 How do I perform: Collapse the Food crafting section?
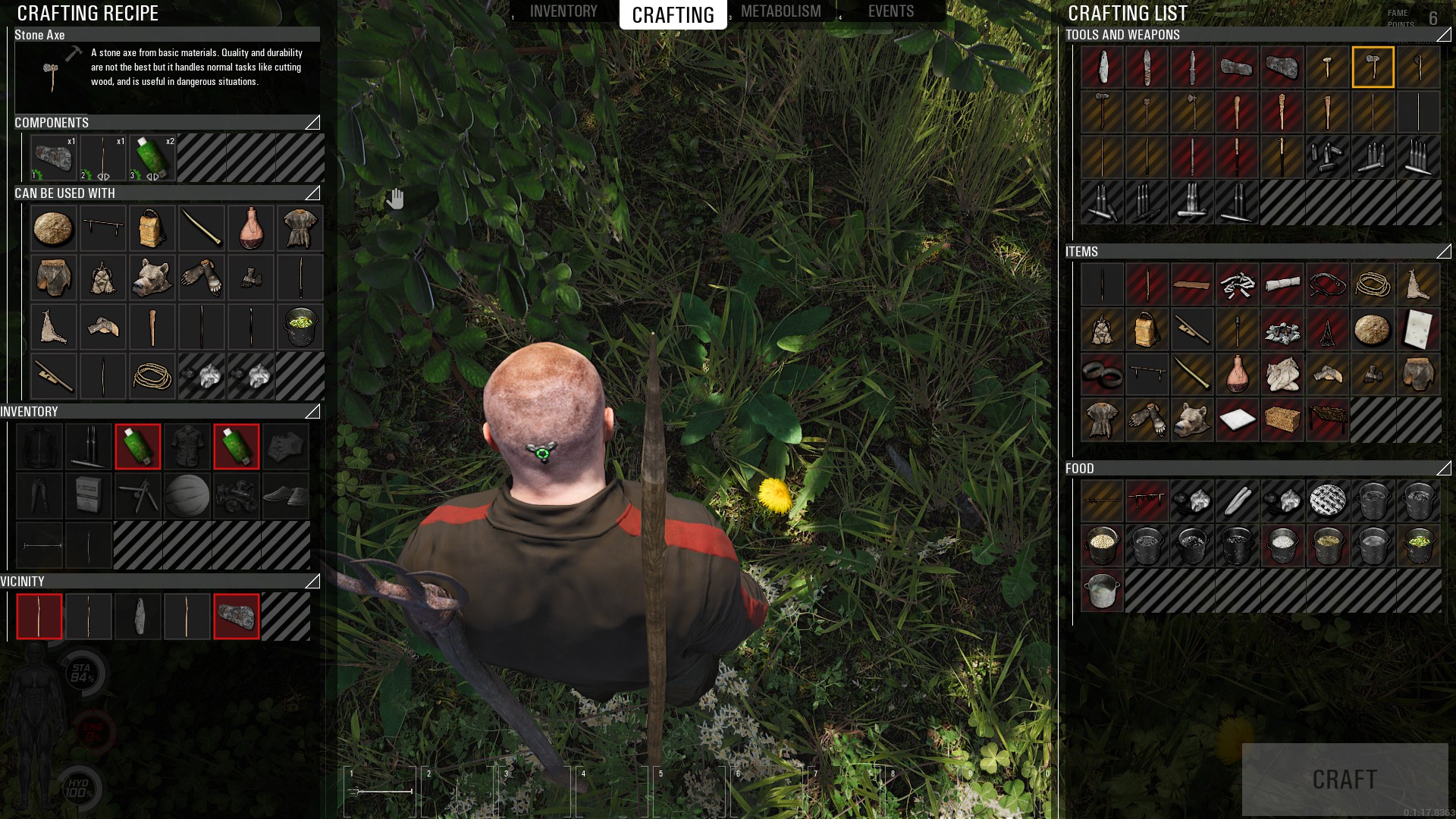[1443, 469]
